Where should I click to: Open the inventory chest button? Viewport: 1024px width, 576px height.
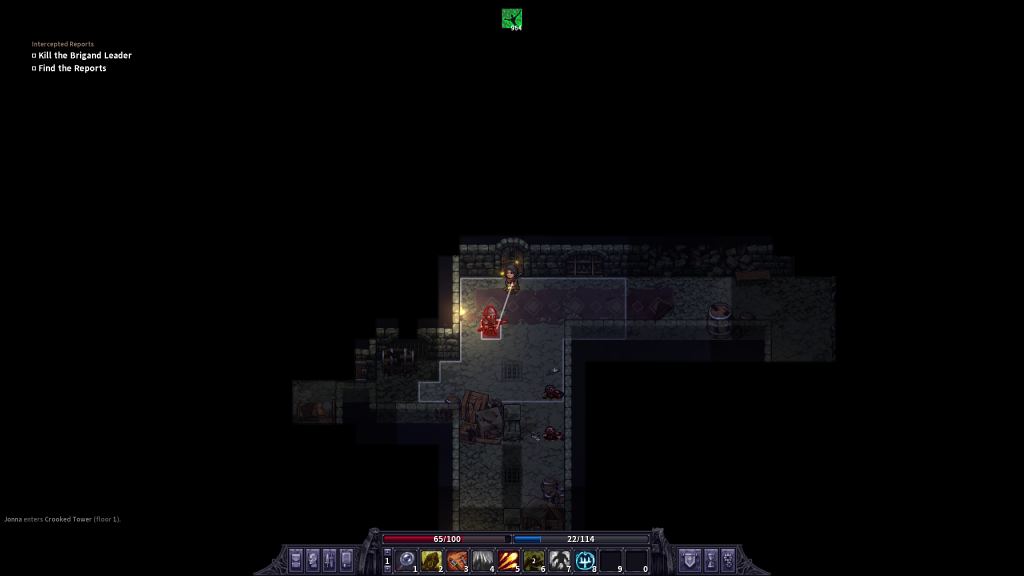tap(296, 559)
